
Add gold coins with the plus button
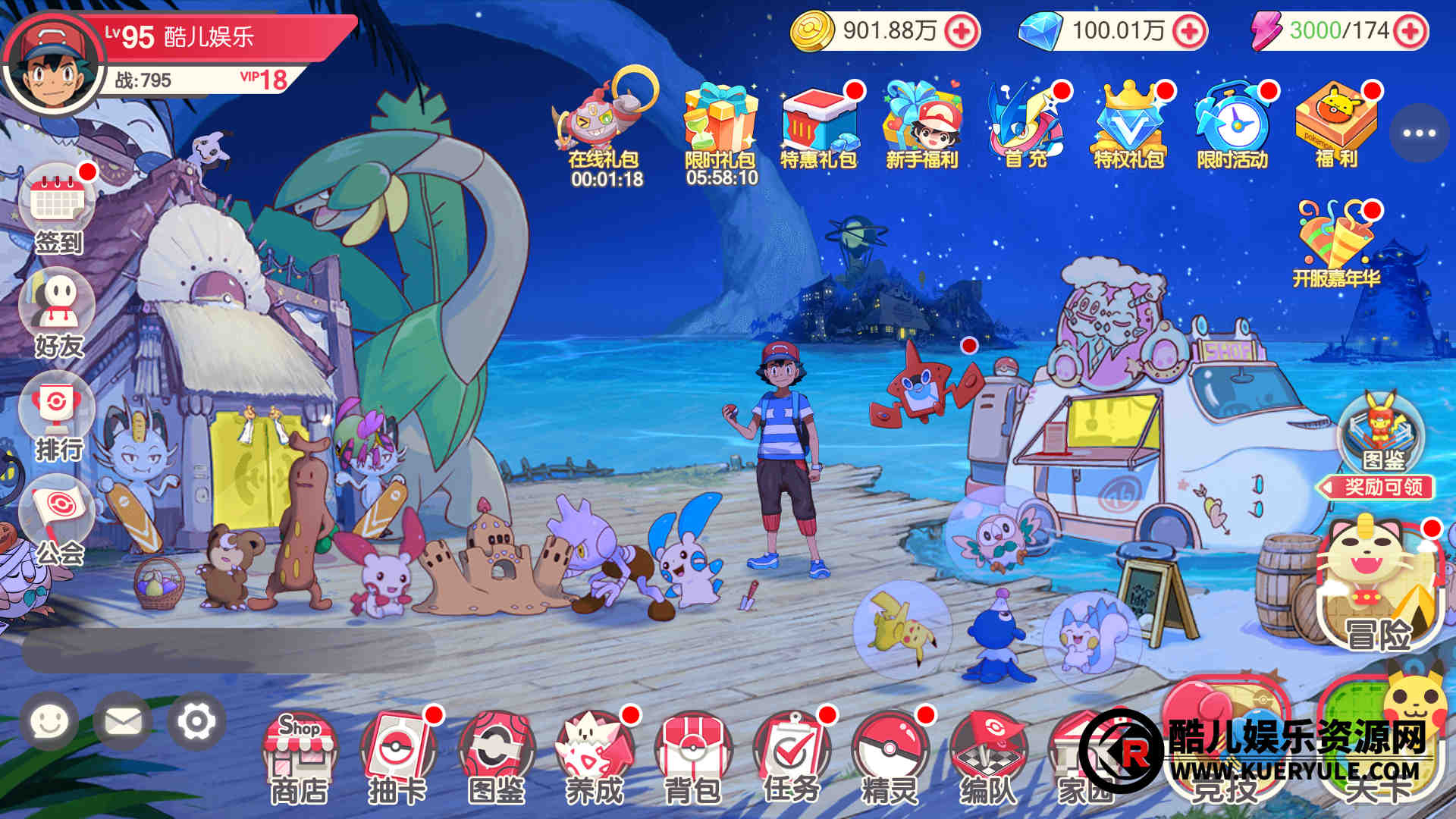coord(962,31)
